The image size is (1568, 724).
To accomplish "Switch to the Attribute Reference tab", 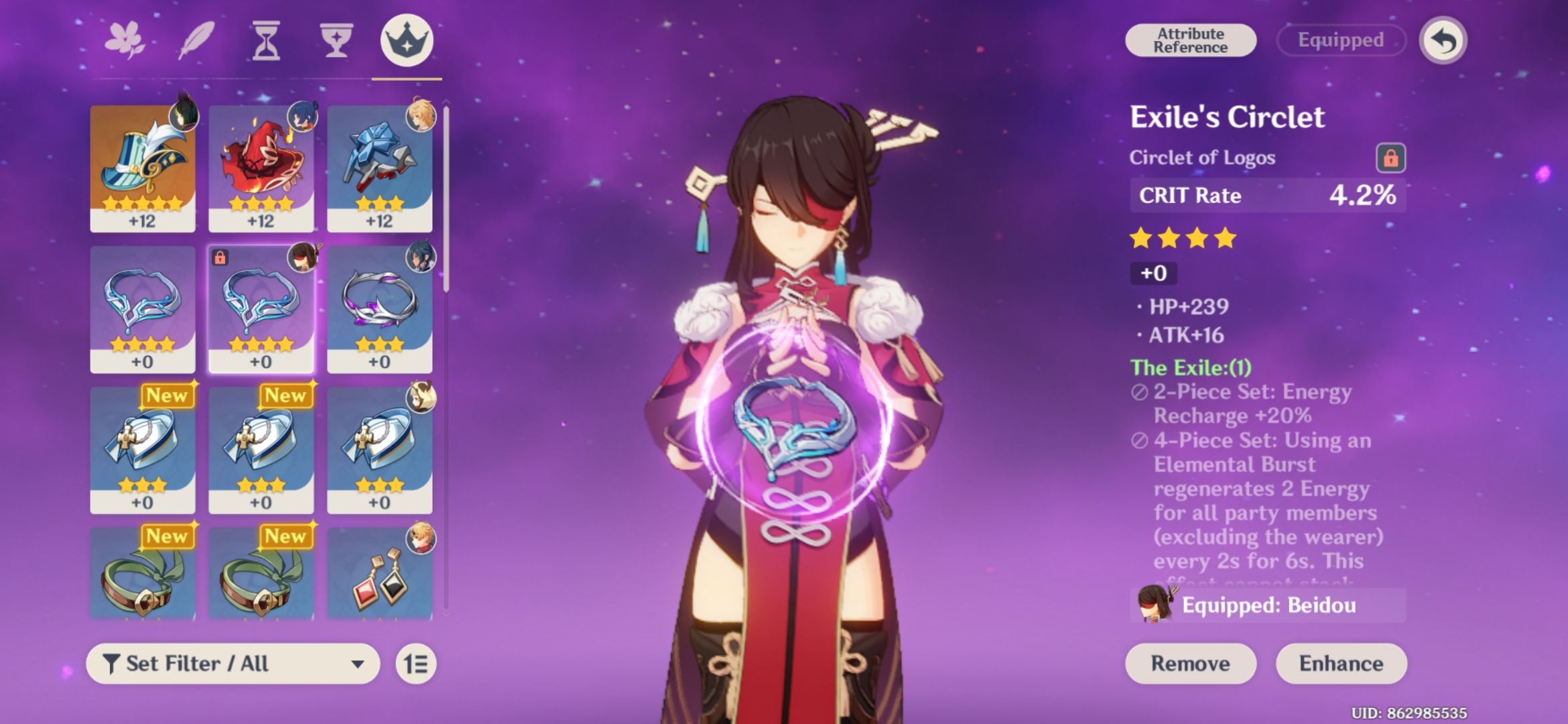I will tap(1190, 40).
